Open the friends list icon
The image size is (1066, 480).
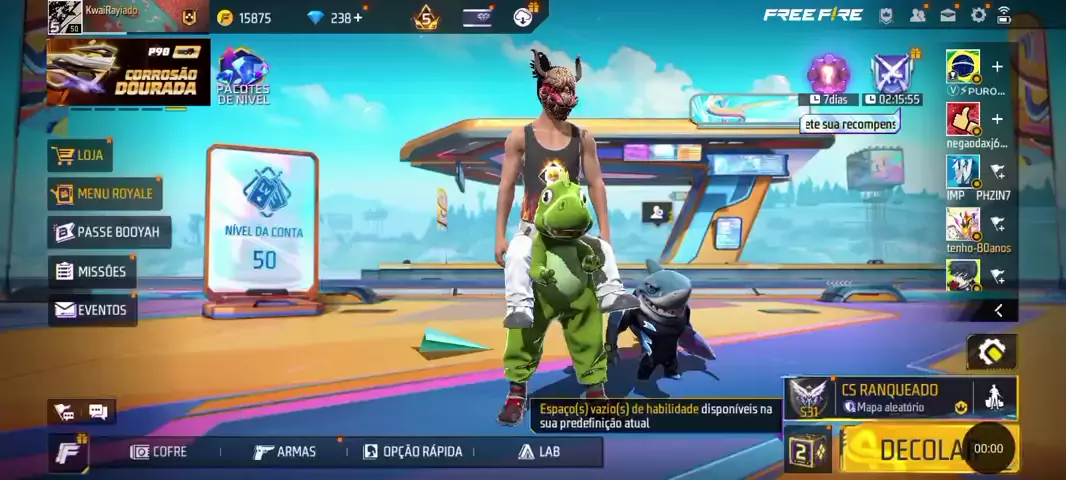(918, 15)
